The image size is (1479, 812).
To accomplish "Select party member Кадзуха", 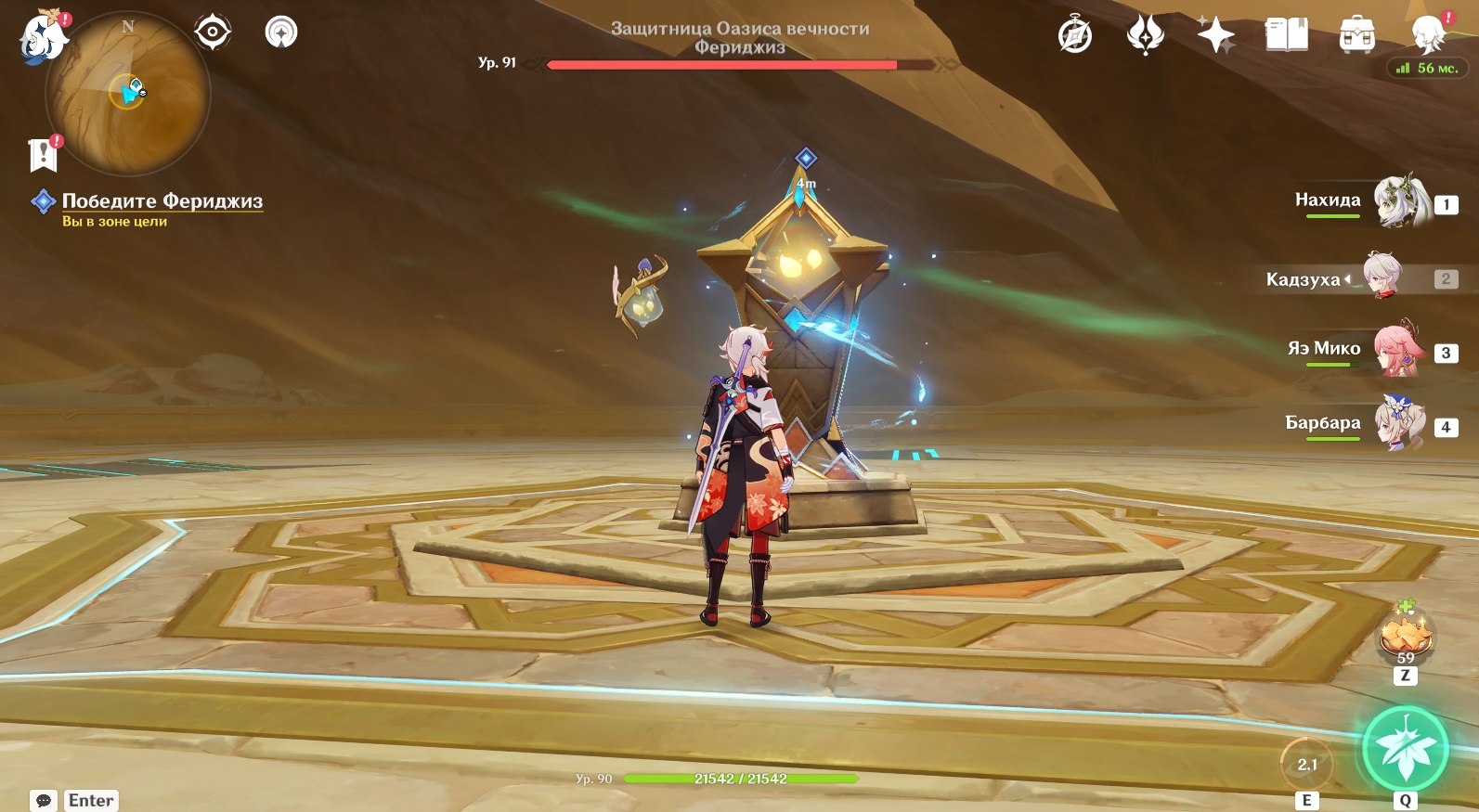I will click(1382, 276).
